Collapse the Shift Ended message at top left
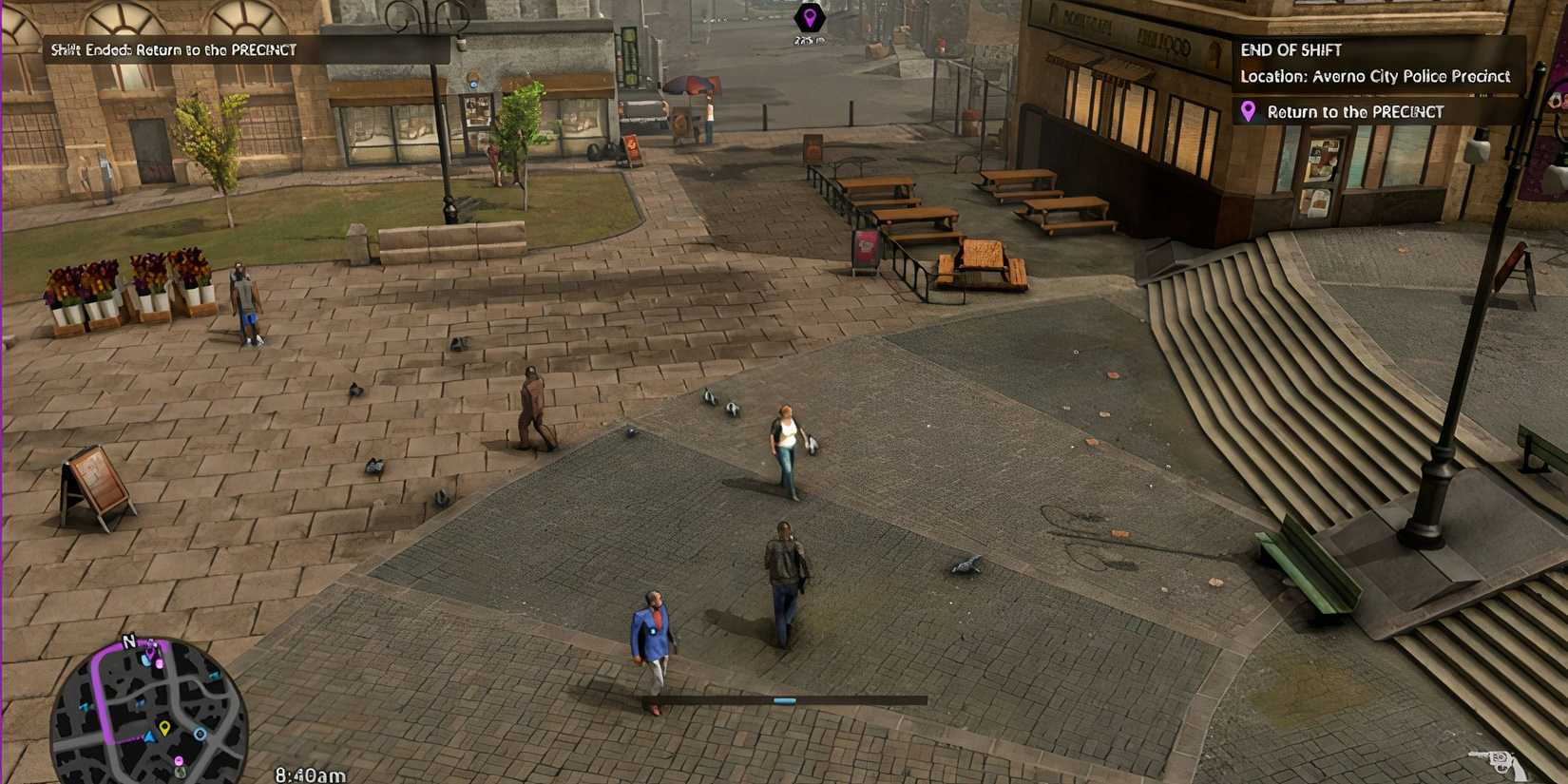1568x784 pixels. click(x=171, y=48)
